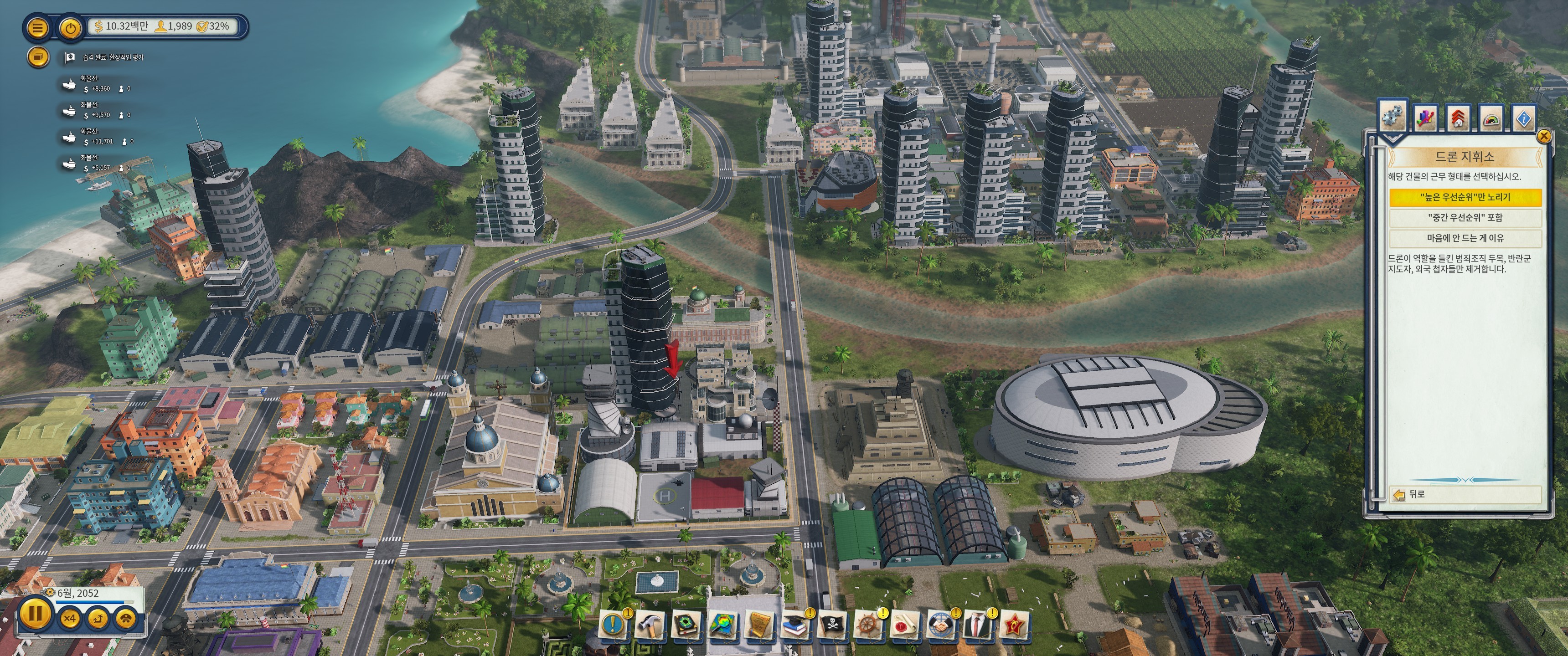Select the cargo ship +11,701 notification
This screenshot has height=656, width=1568.
[x=69, y=138]
